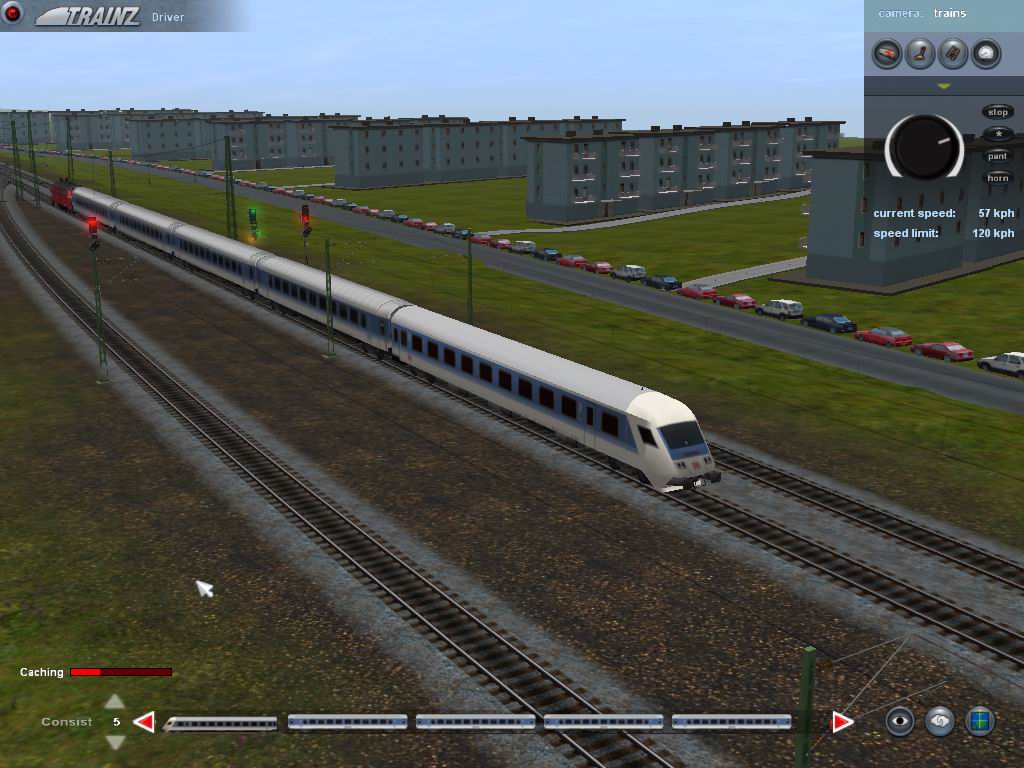Toggle the eye view button
The width and height of the screenshot is (1024, 768).
pyautogui.click(x=900, y=721)
